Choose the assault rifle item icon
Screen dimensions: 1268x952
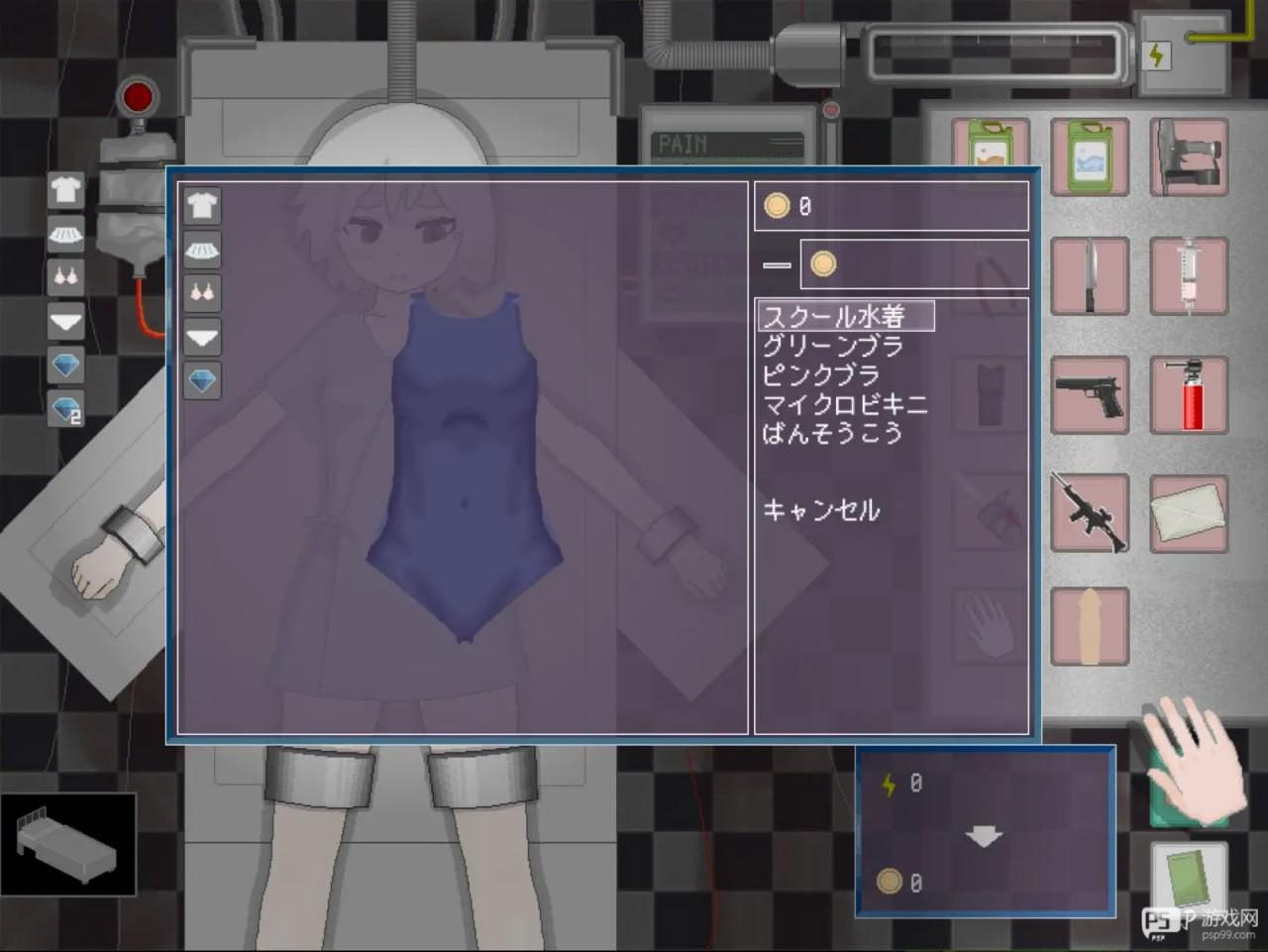pos(1089,514)
